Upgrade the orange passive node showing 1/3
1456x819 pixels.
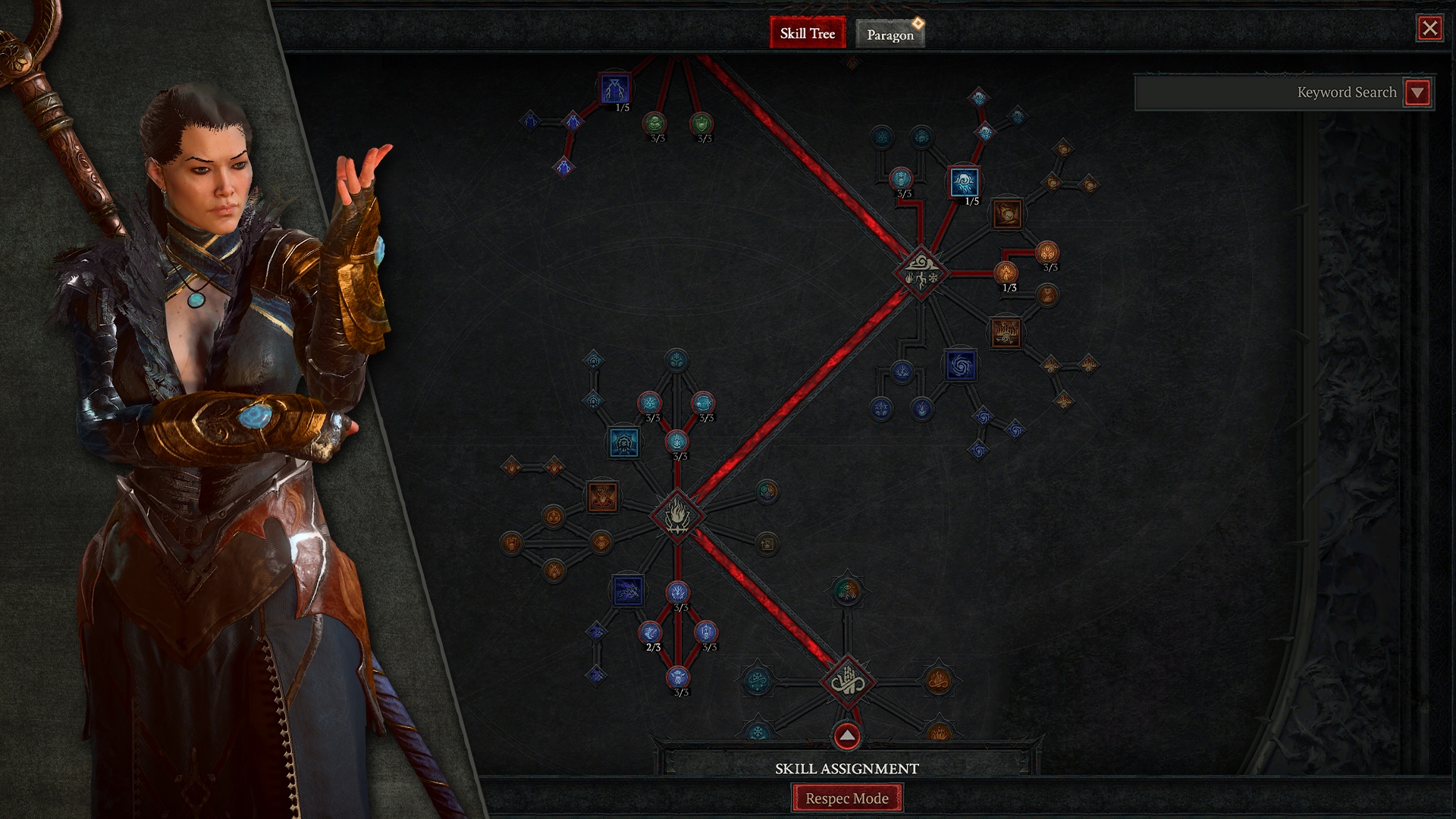(1006, 272)
